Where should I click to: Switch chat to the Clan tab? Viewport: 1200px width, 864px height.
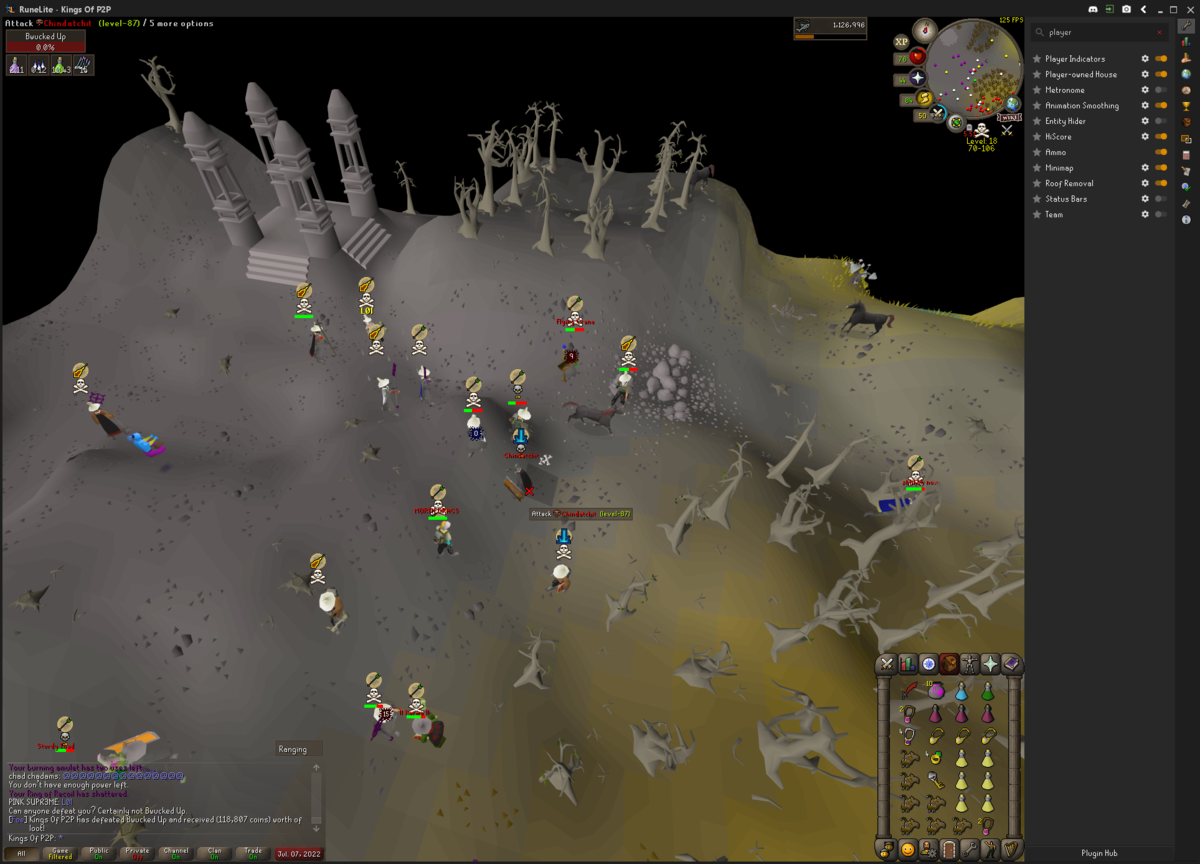point(214,853)
